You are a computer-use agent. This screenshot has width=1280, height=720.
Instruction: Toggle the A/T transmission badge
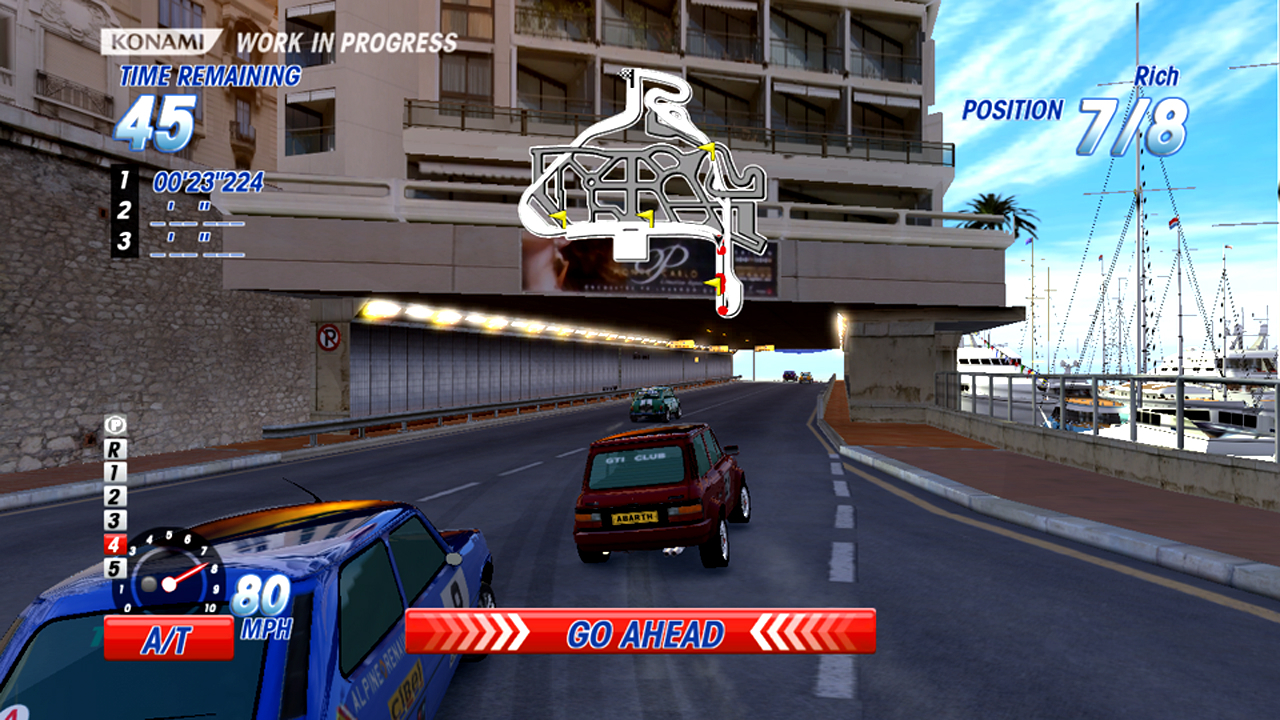pos(168,637)
